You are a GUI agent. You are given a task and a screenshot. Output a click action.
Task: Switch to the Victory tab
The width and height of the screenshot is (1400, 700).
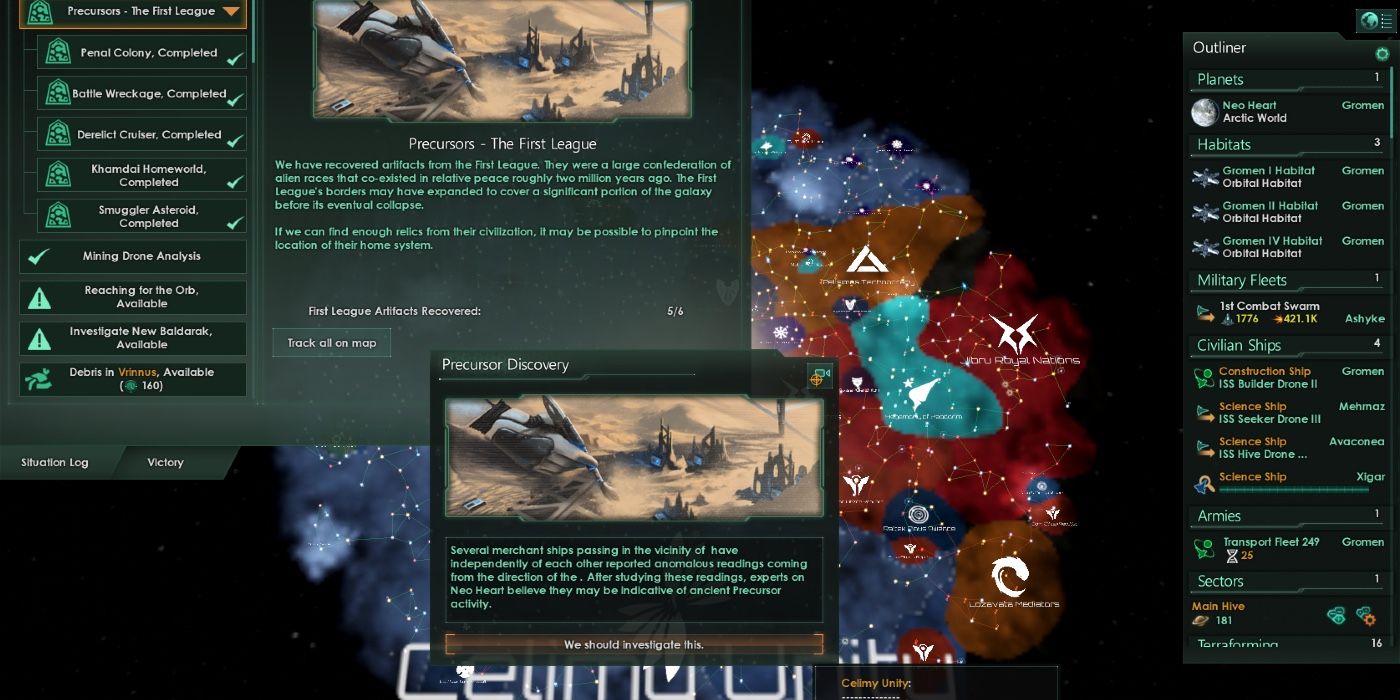(x=165, y=462)
